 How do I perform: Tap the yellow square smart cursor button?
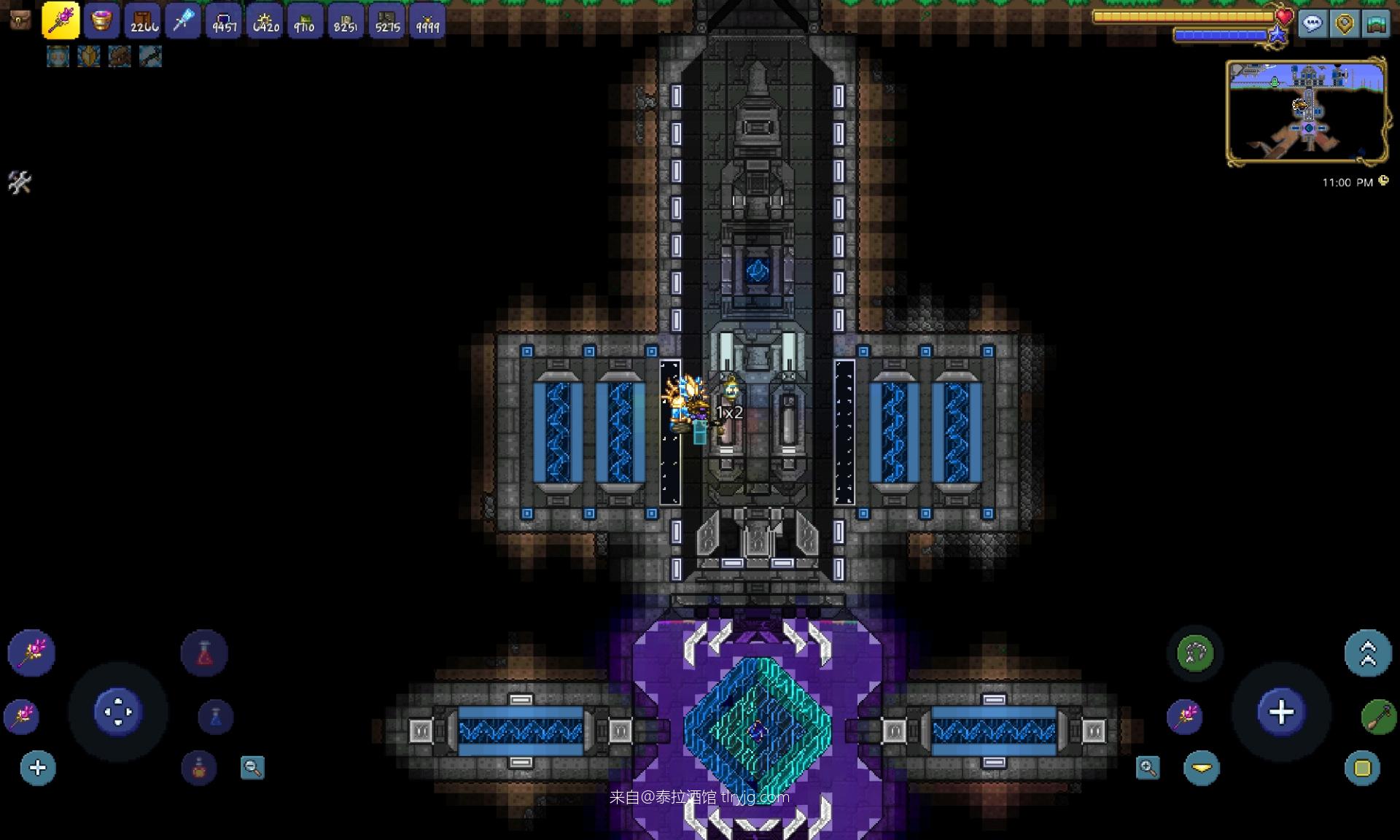(x=1362, y=768)
